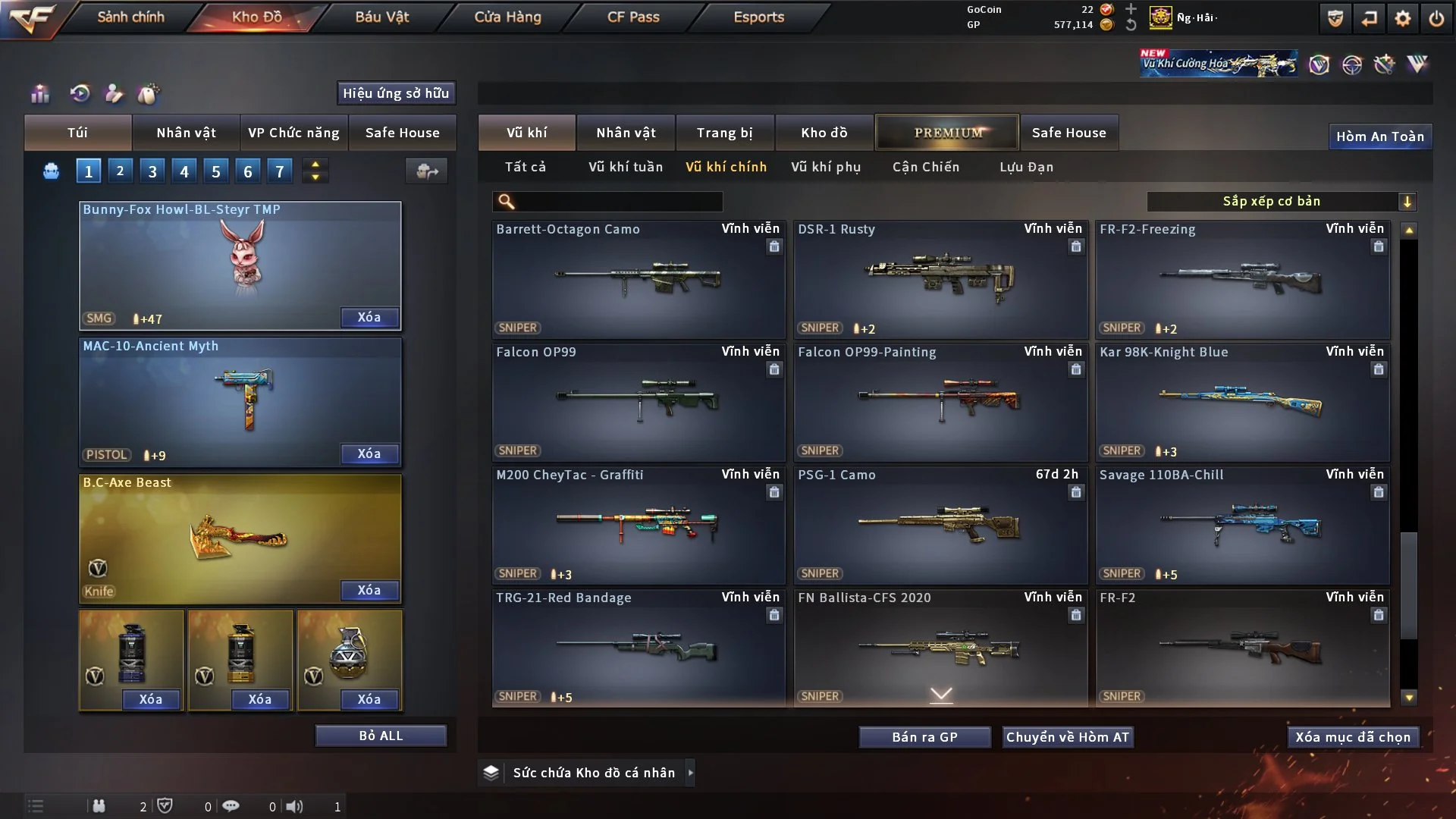The image size is (1456, 819).
Task: Click the Bỏ ALL button
Action: pyautogui.click(x=381, y=736)
